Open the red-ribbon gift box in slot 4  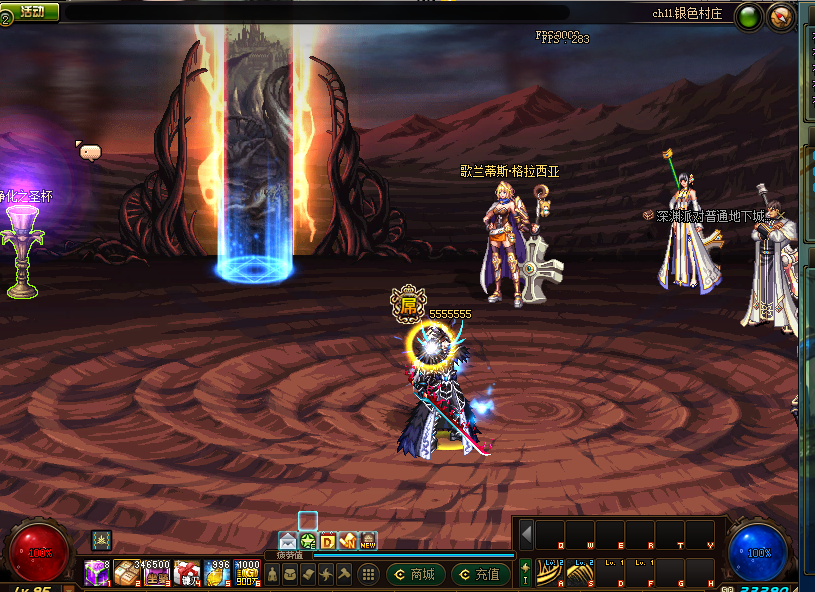click(187, 573)
